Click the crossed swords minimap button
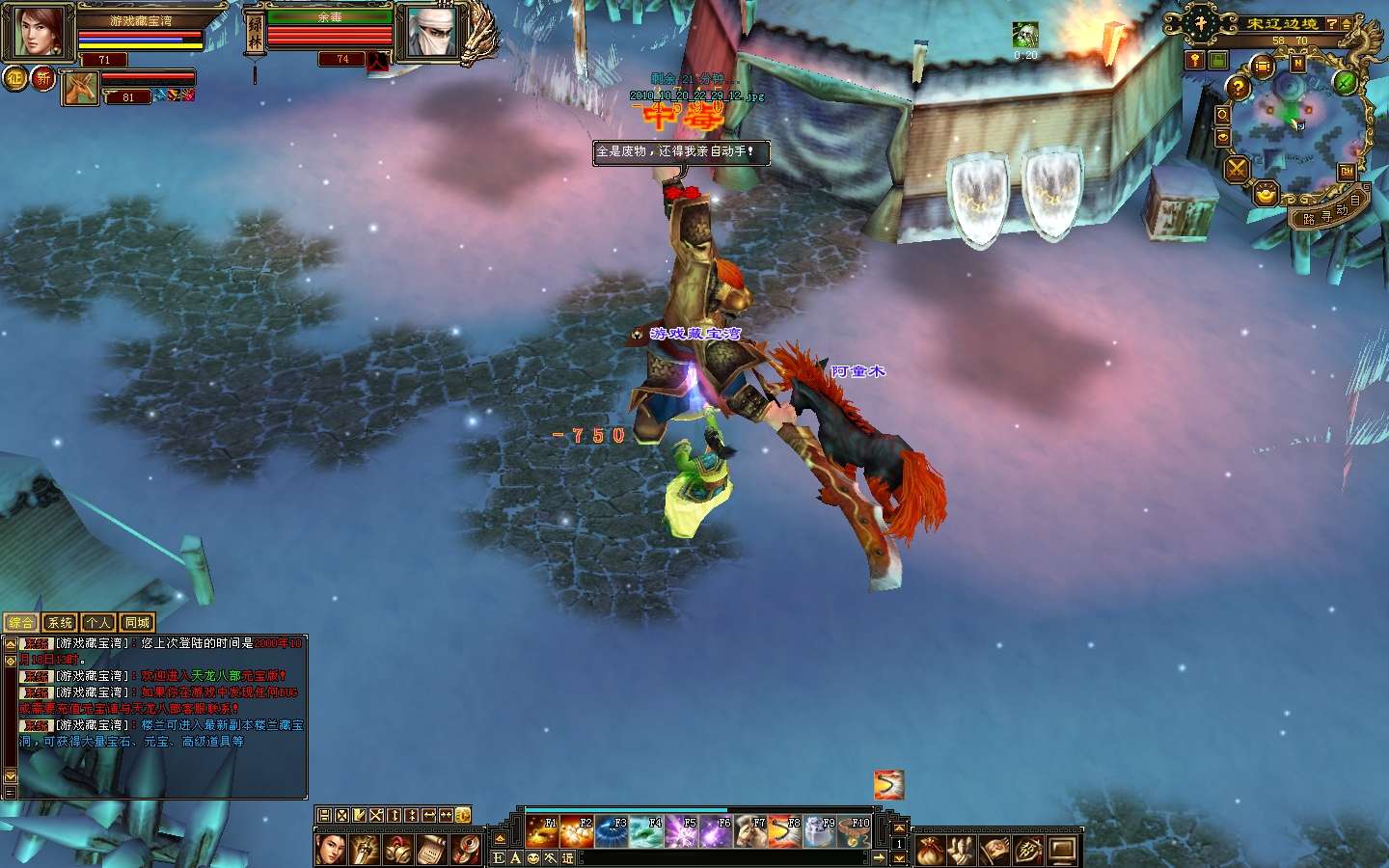Image resolution: width=1389 pixels, height=868 pixels. [x=1237, y=170]
